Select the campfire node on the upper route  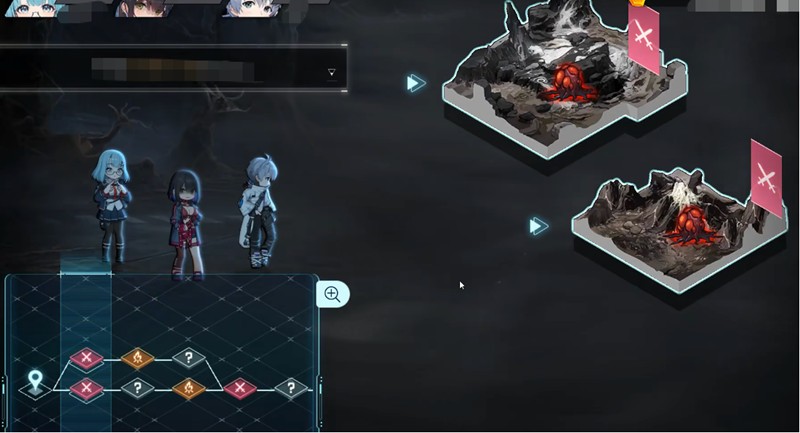coord(137,357)
